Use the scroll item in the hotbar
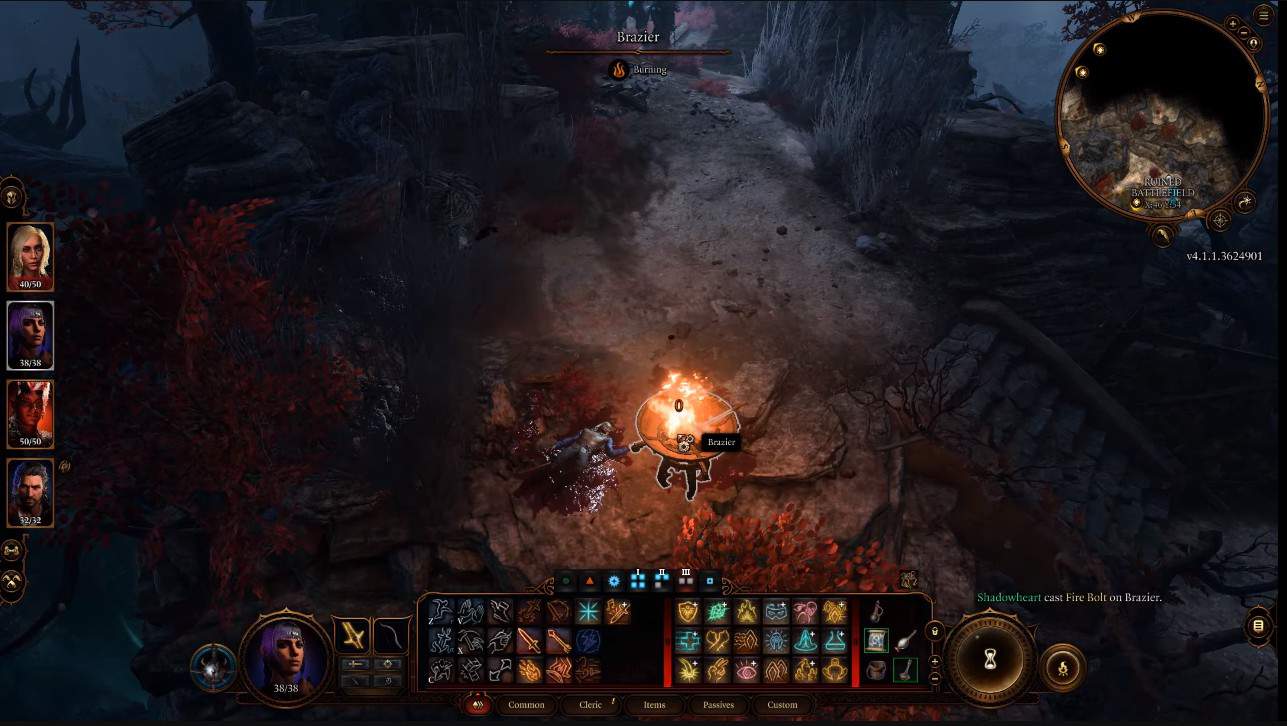The width and height of the screenshot is (1287, 726). pyautogui.click(x=876, y=640)
